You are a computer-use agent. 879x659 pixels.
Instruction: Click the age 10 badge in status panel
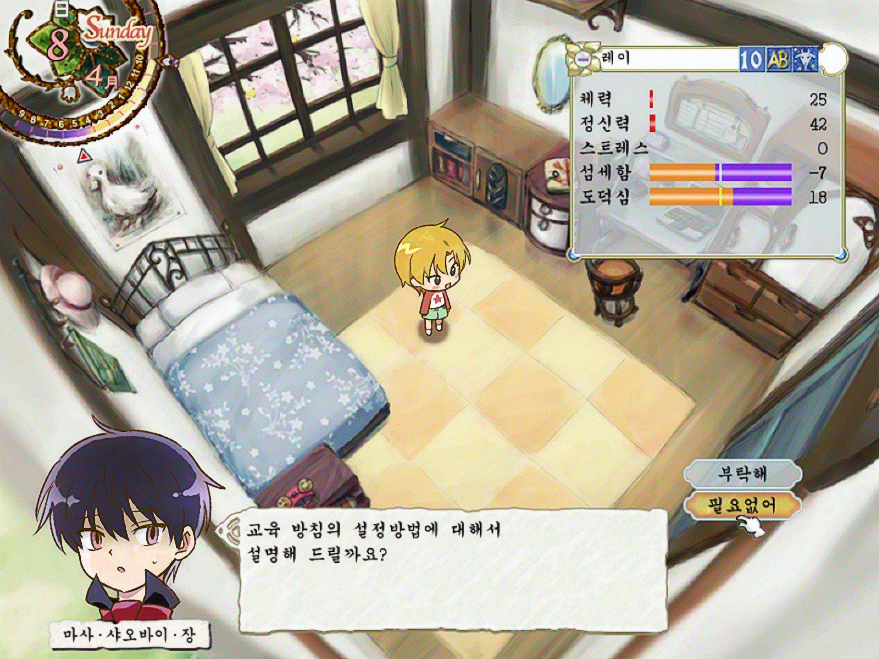751,59
